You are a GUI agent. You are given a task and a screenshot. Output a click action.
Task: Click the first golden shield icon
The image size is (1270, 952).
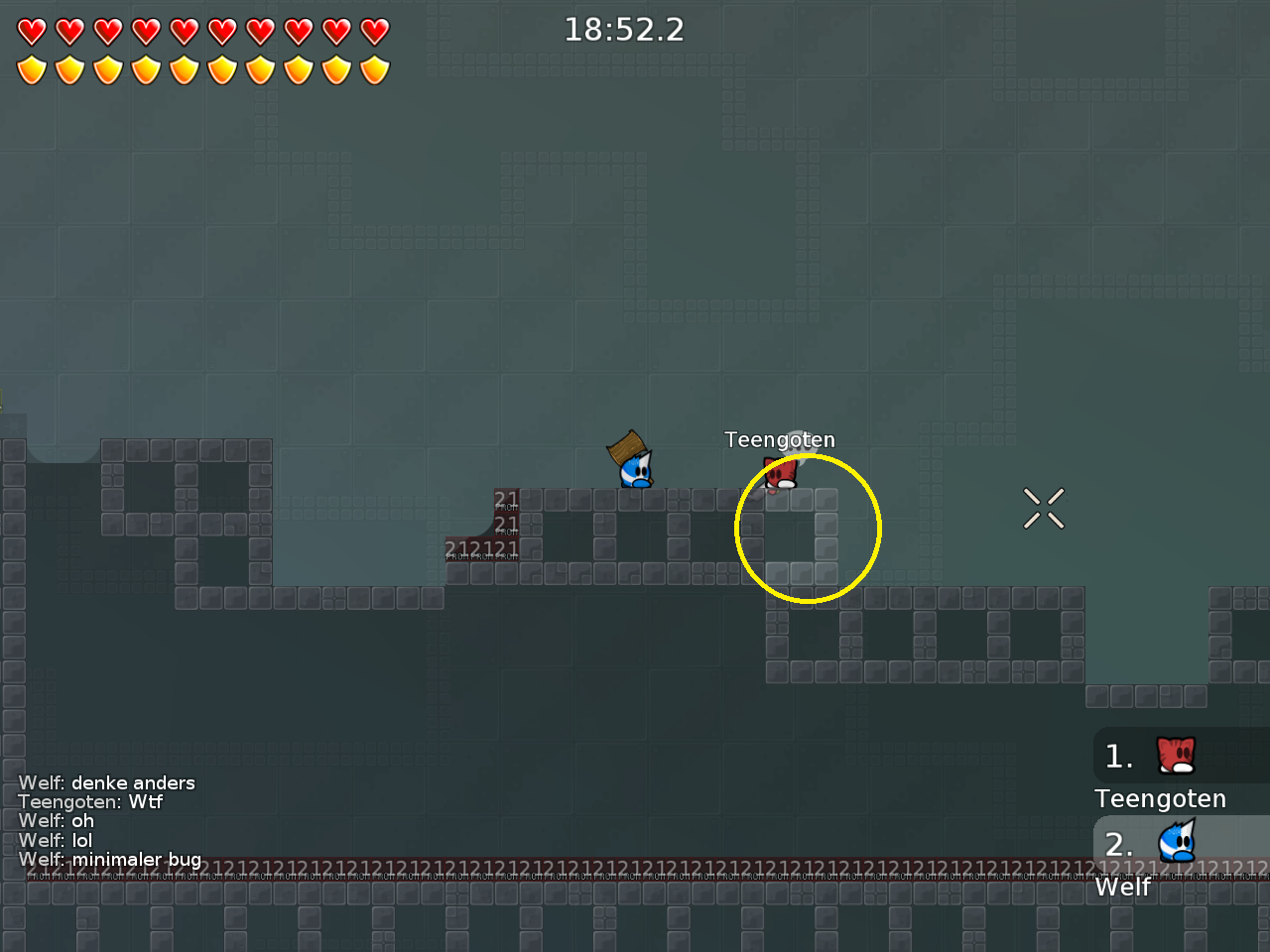point(31,68)
